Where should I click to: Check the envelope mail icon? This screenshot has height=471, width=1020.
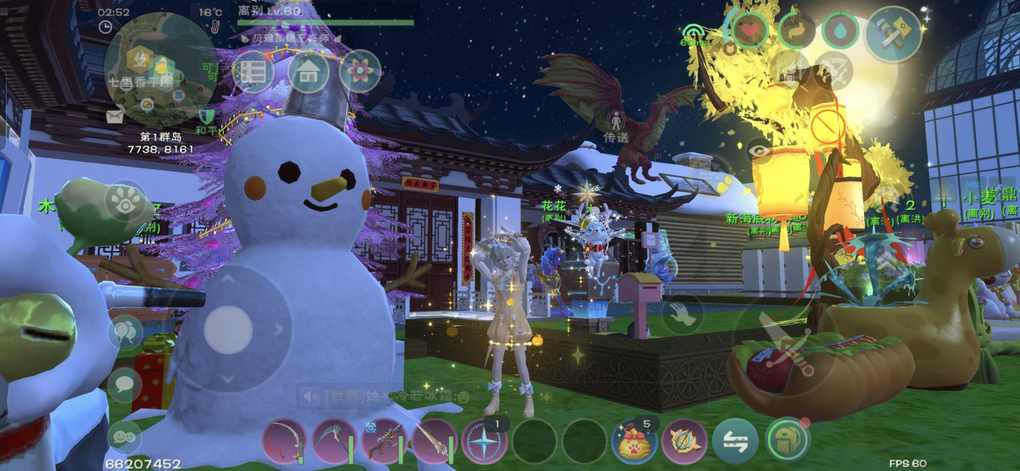tap(114, 116)
